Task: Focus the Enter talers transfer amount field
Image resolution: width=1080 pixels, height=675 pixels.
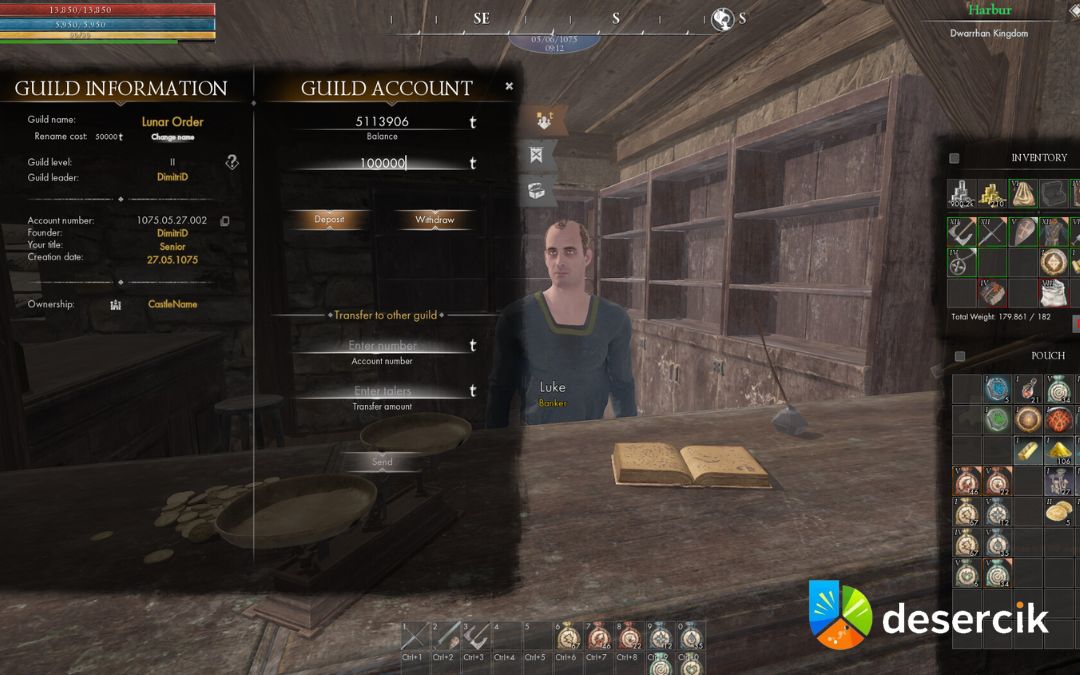Action: point(382,391)
